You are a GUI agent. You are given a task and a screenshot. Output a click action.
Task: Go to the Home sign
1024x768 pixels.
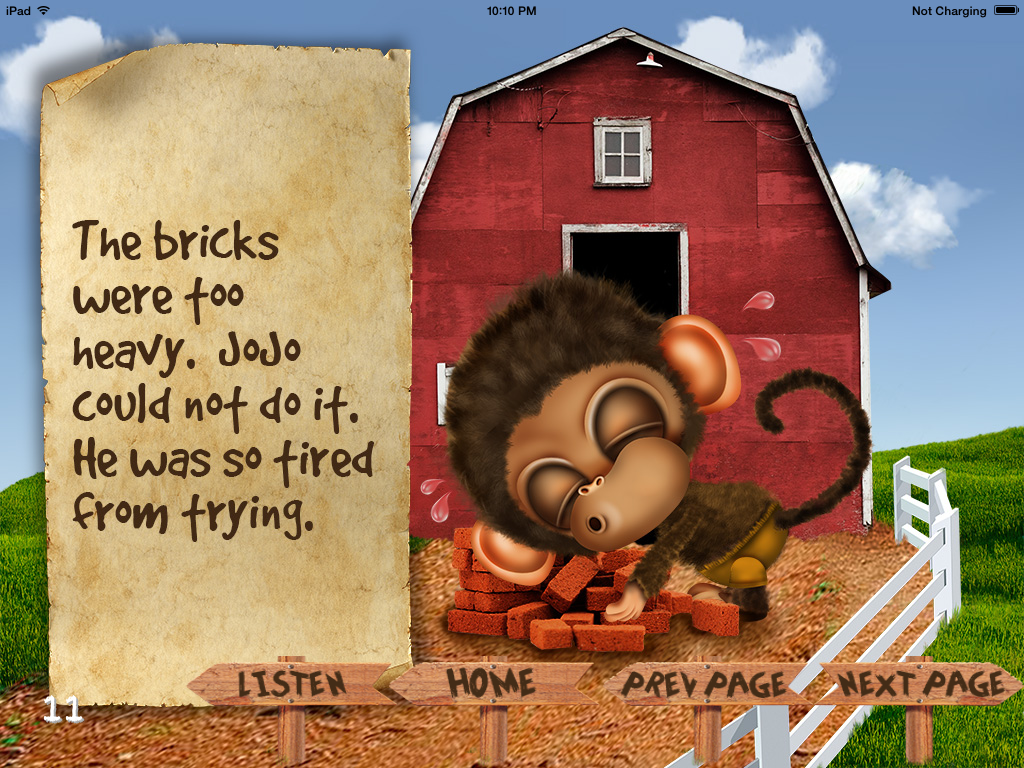[490, 683]
